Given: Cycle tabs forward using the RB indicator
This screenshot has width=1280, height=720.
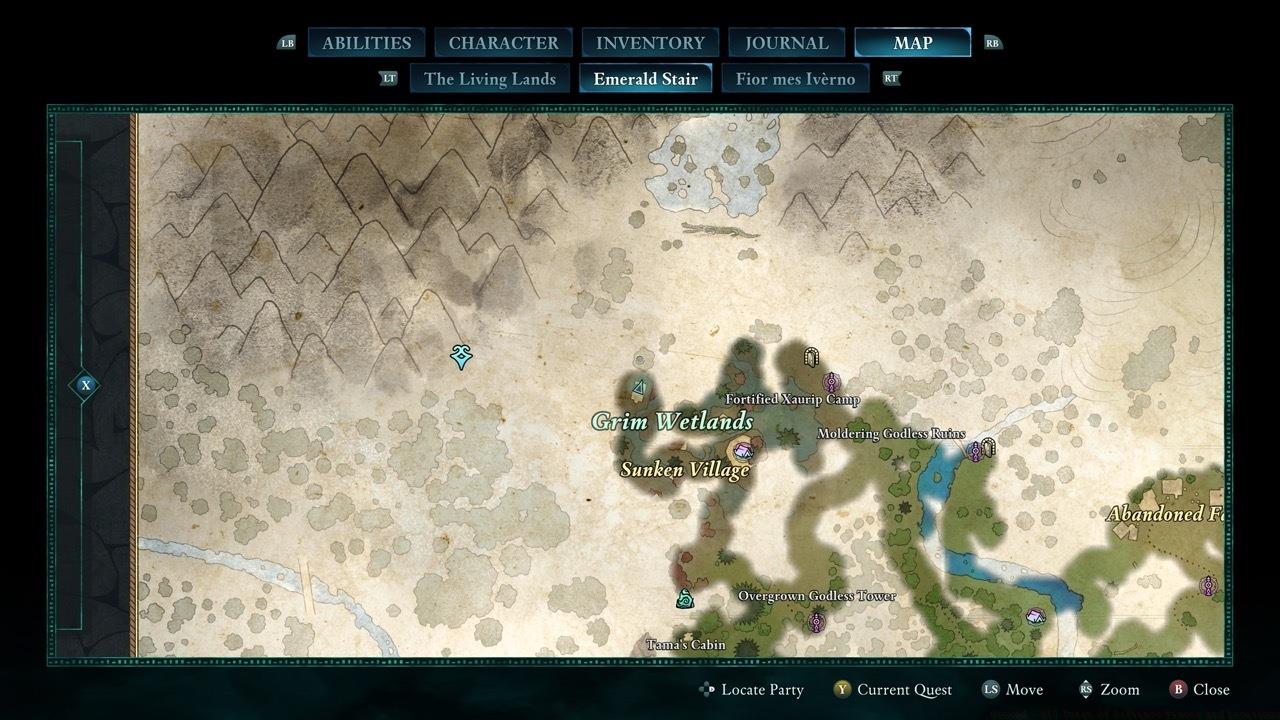Looking at the screenshot, I should pyautogui.click(x=990, y=42).
